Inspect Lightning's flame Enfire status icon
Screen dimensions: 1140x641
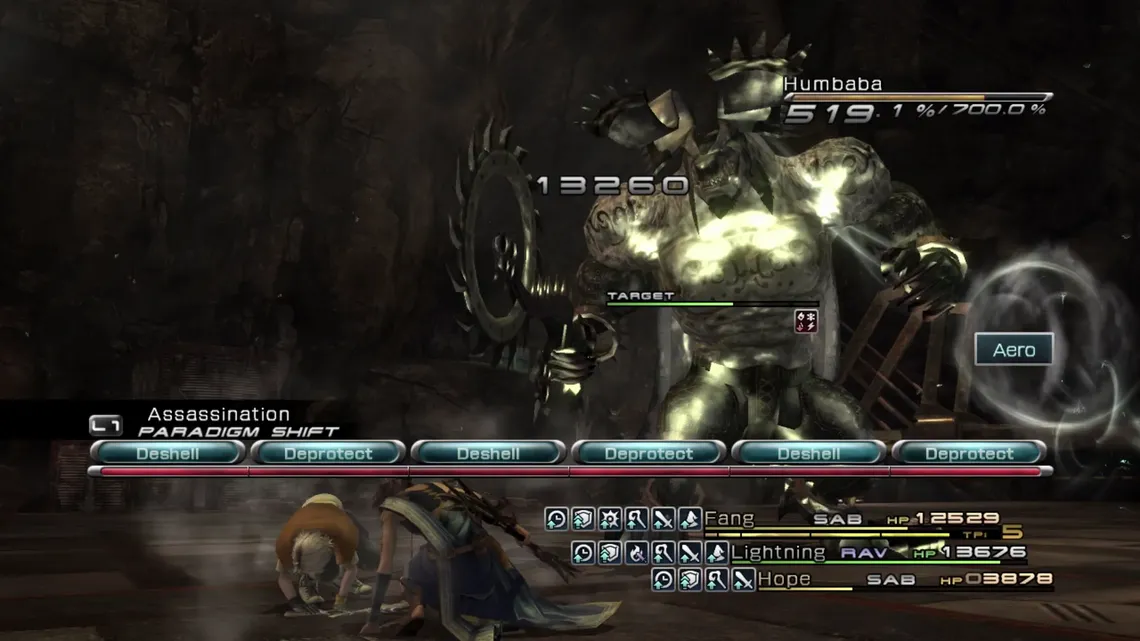[x=637, y=552]
